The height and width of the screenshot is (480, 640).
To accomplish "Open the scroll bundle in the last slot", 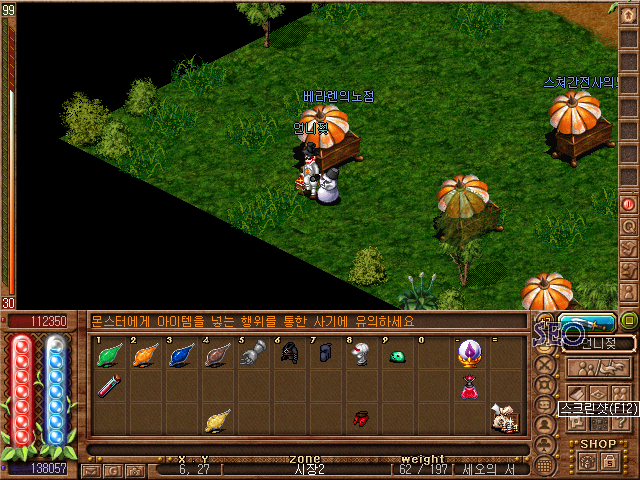I will click(504, 421).
